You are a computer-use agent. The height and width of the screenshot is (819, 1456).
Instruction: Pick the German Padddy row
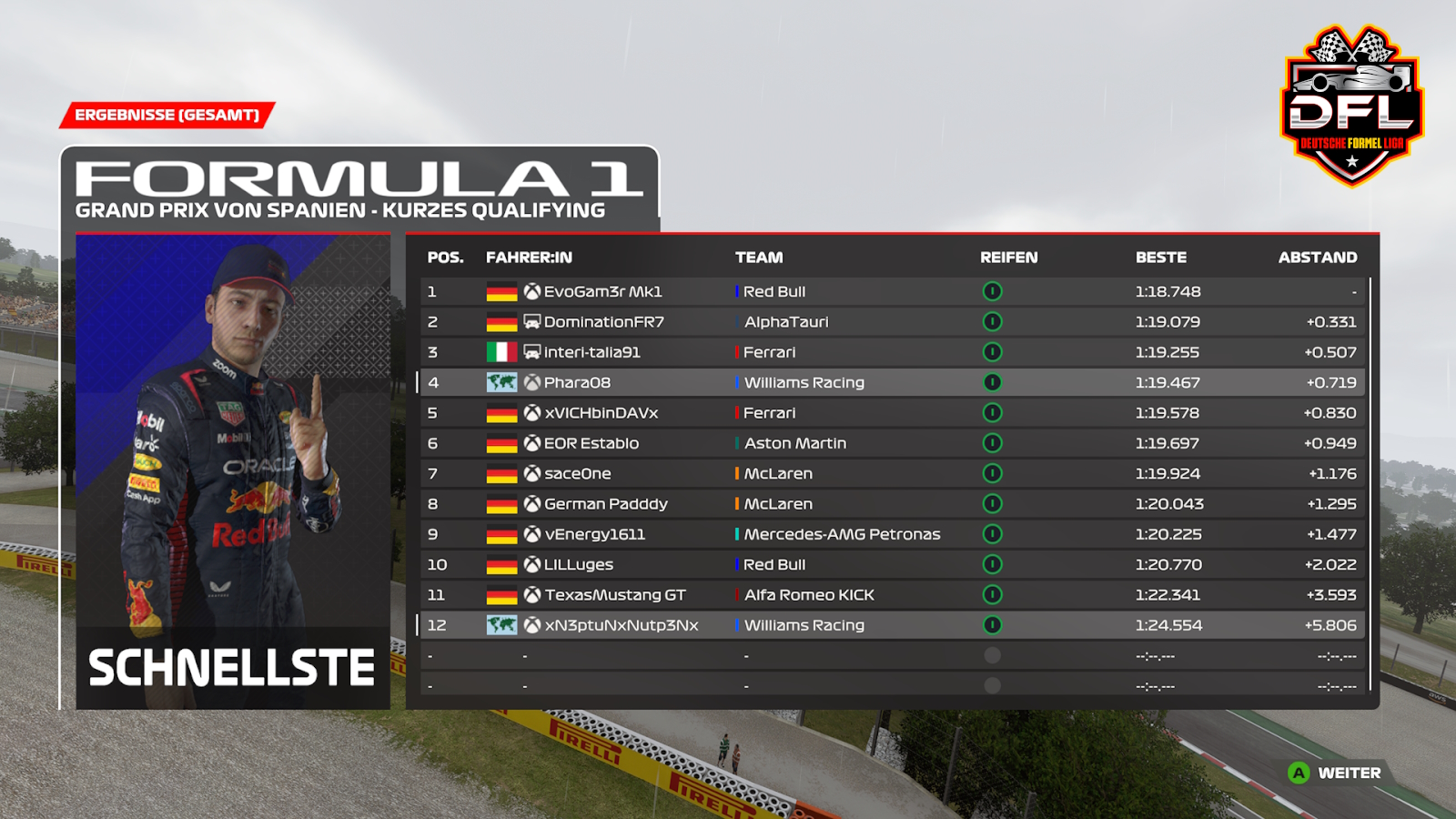[x=892, y=504]
